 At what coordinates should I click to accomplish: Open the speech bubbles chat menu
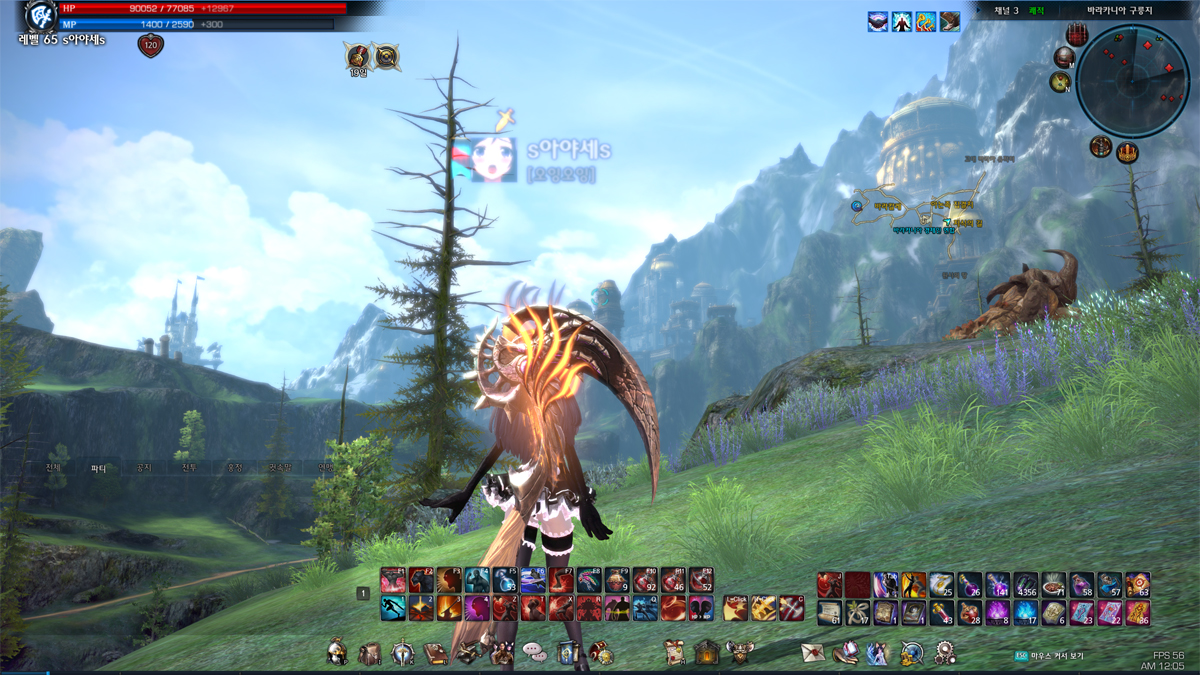pos(535,653)
